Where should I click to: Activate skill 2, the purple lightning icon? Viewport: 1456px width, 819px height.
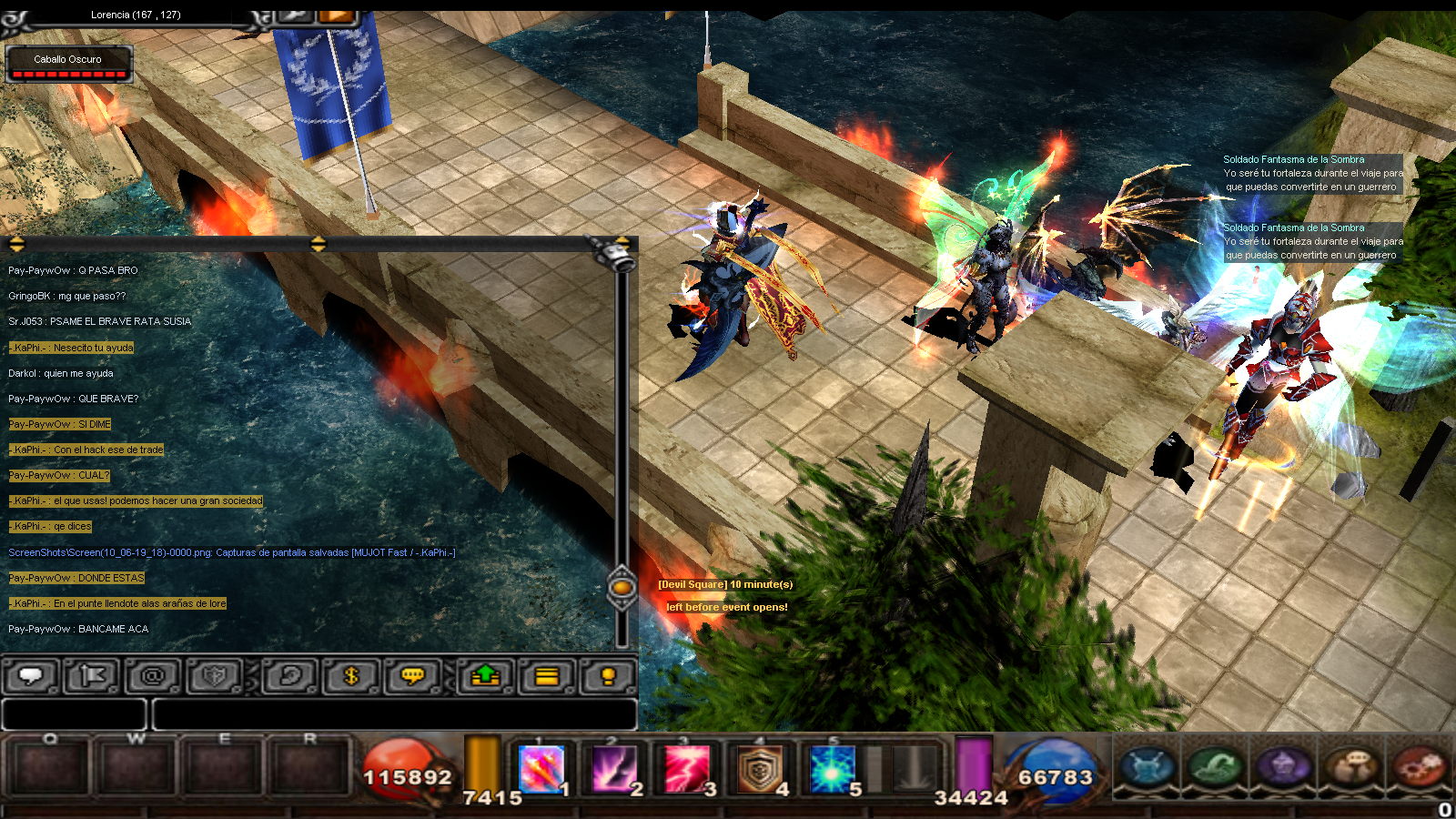[614, 769]
